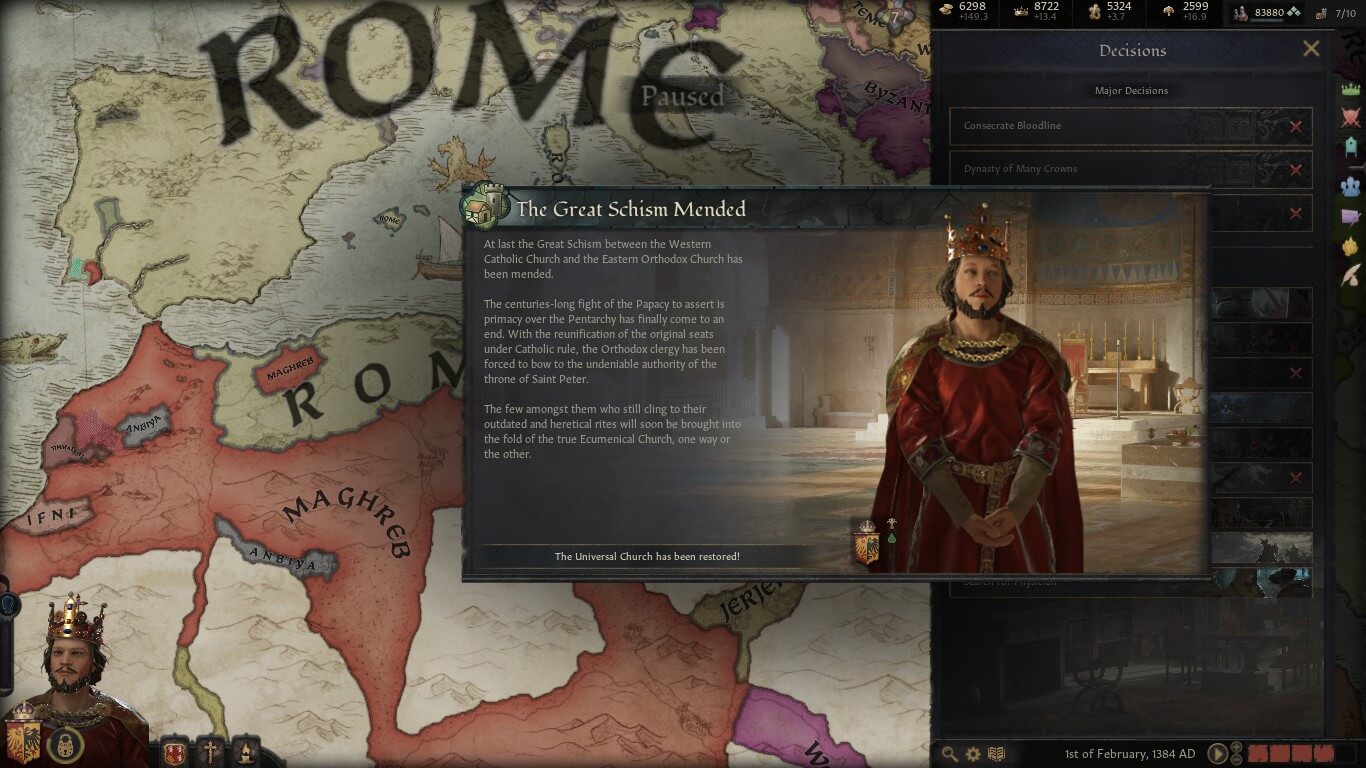Close the Decisions panel with the X
The height and width of the screenshot is (768, 1366).
pyautogui.click(x=1311, y=48)
